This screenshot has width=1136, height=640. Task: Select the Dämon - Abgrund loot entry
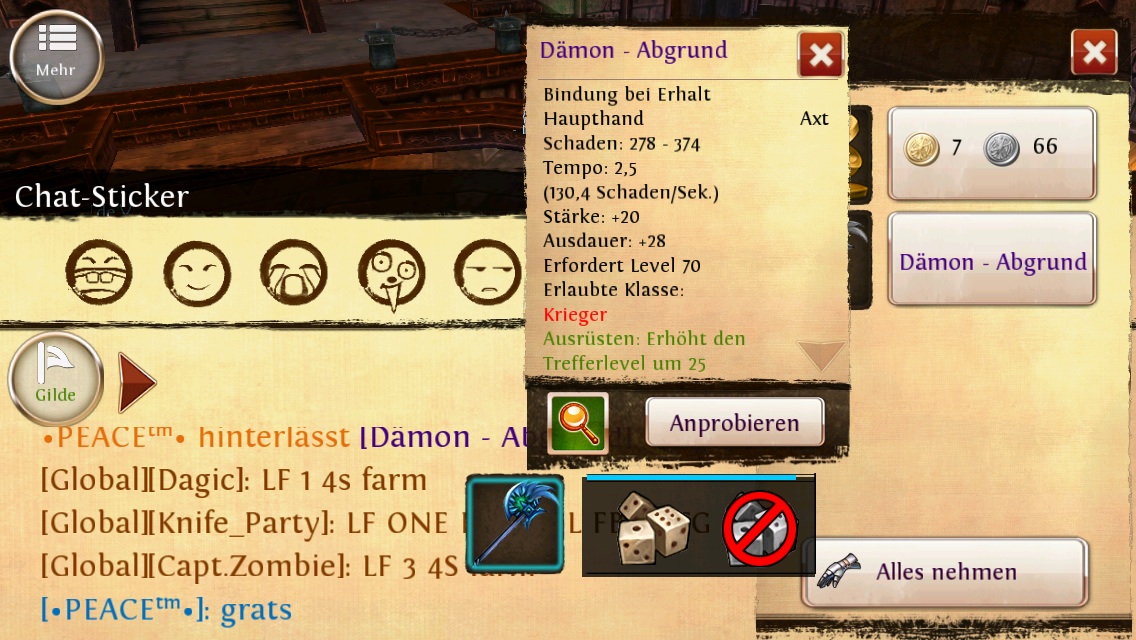[991, 262]
